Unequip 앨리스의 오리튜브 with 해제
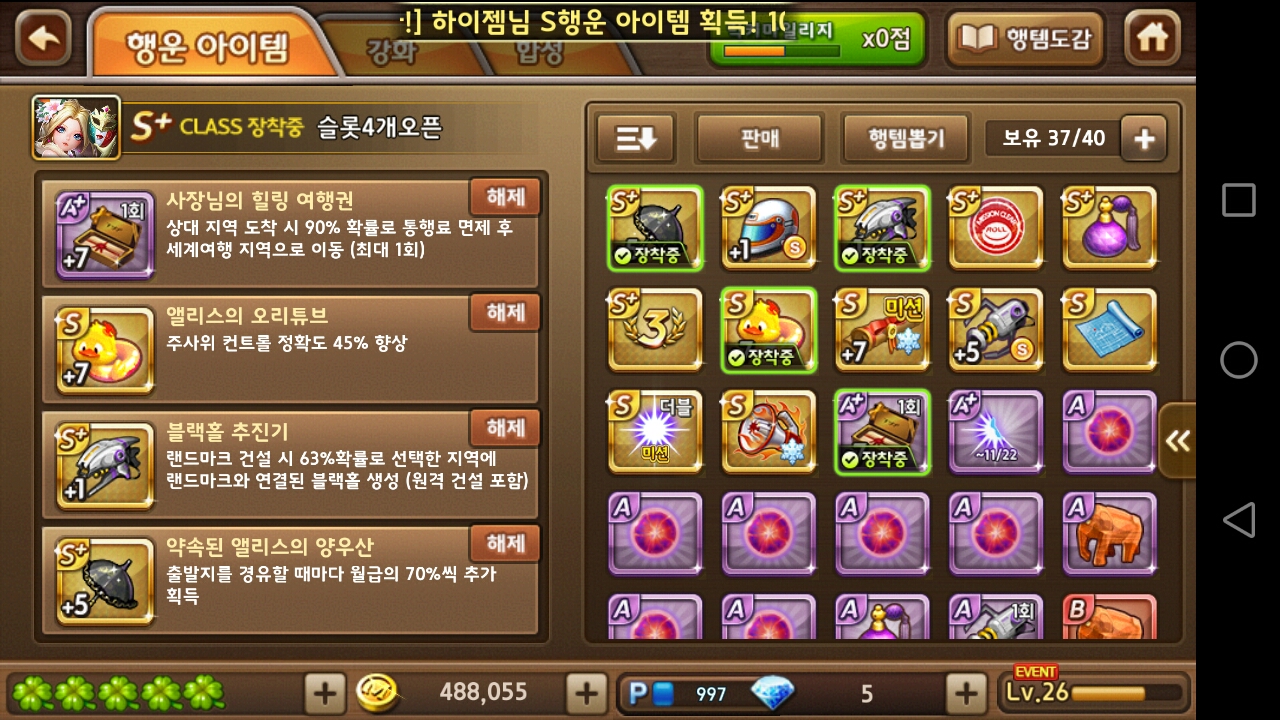Screen dimensions: 1280x720 pos(504,313)
